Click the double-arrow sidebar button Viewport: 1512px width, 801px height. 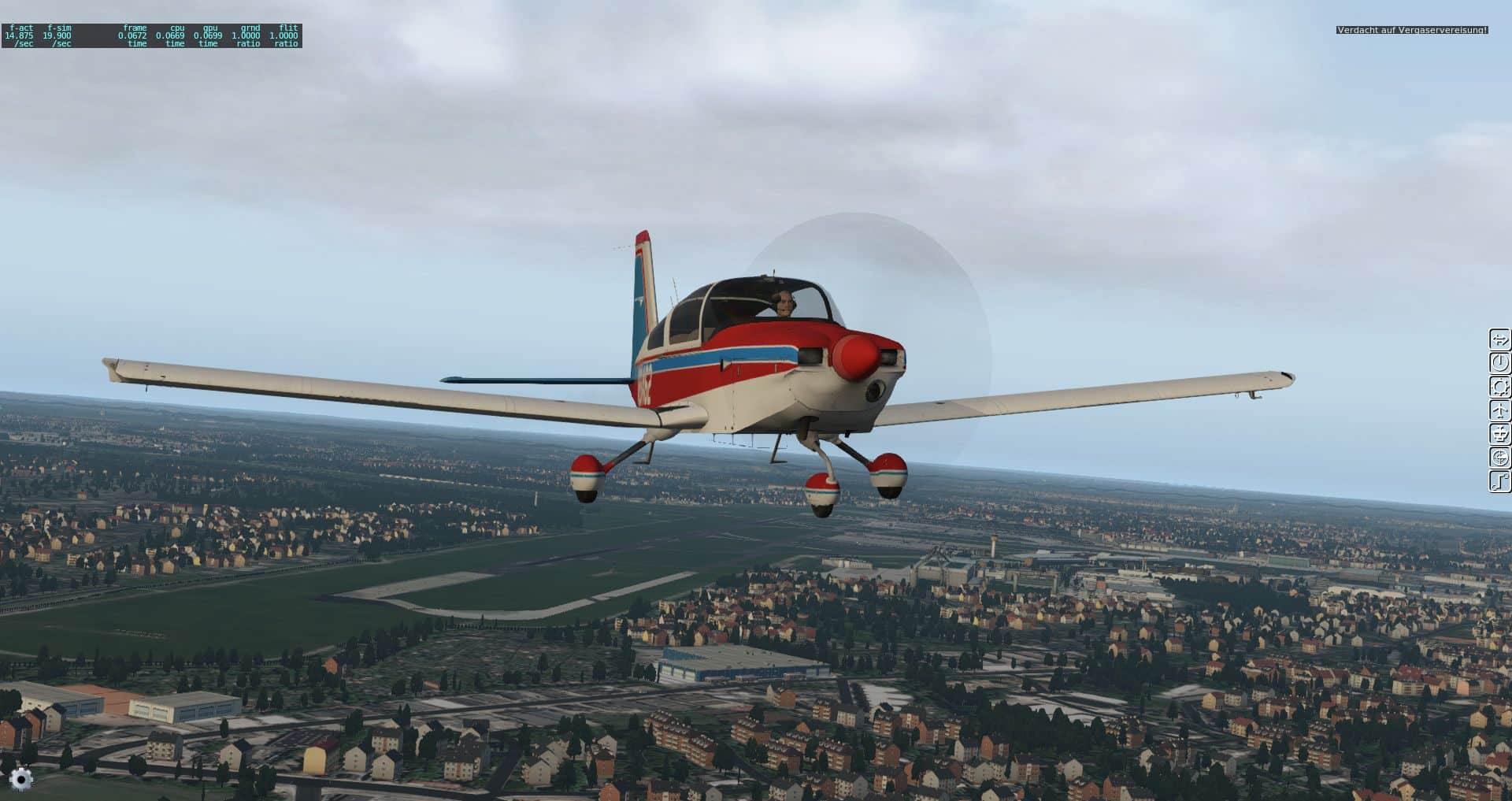click(1499, 339)
